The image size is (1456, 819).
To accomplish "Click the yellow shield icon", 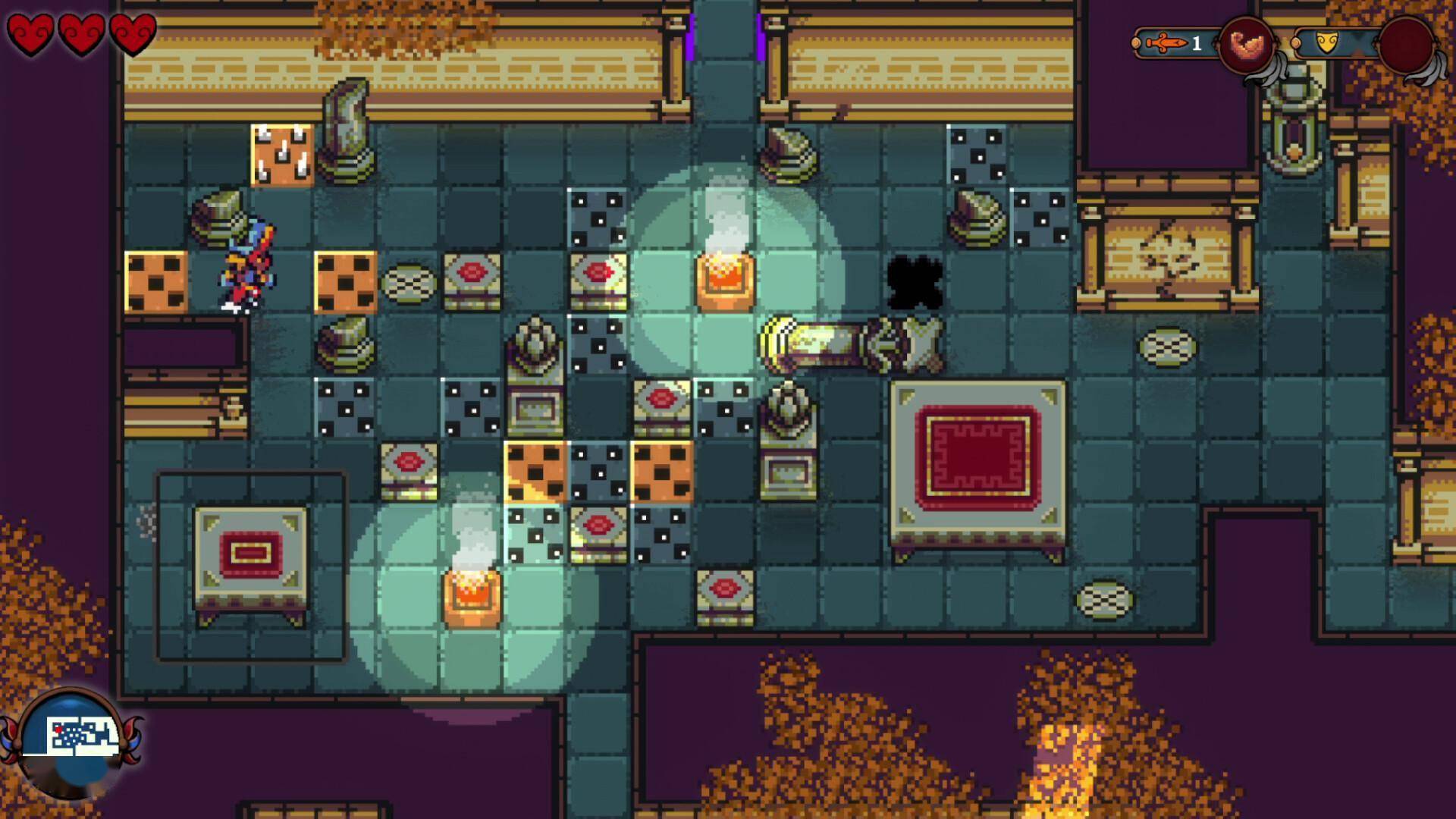I will [1326, 43].
